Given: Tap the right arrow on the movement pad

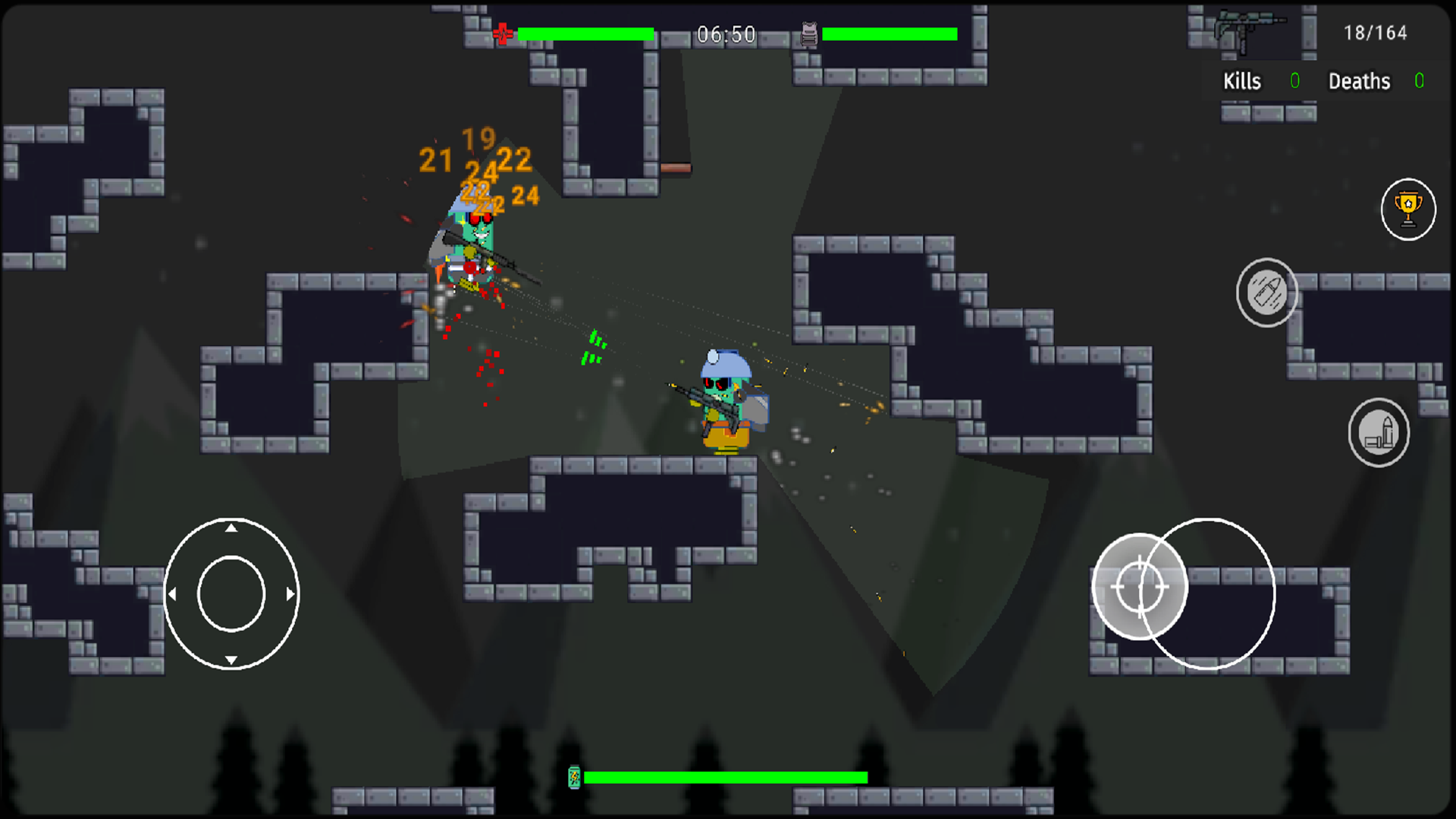Looking at the screenshot, I should point(289,593).
